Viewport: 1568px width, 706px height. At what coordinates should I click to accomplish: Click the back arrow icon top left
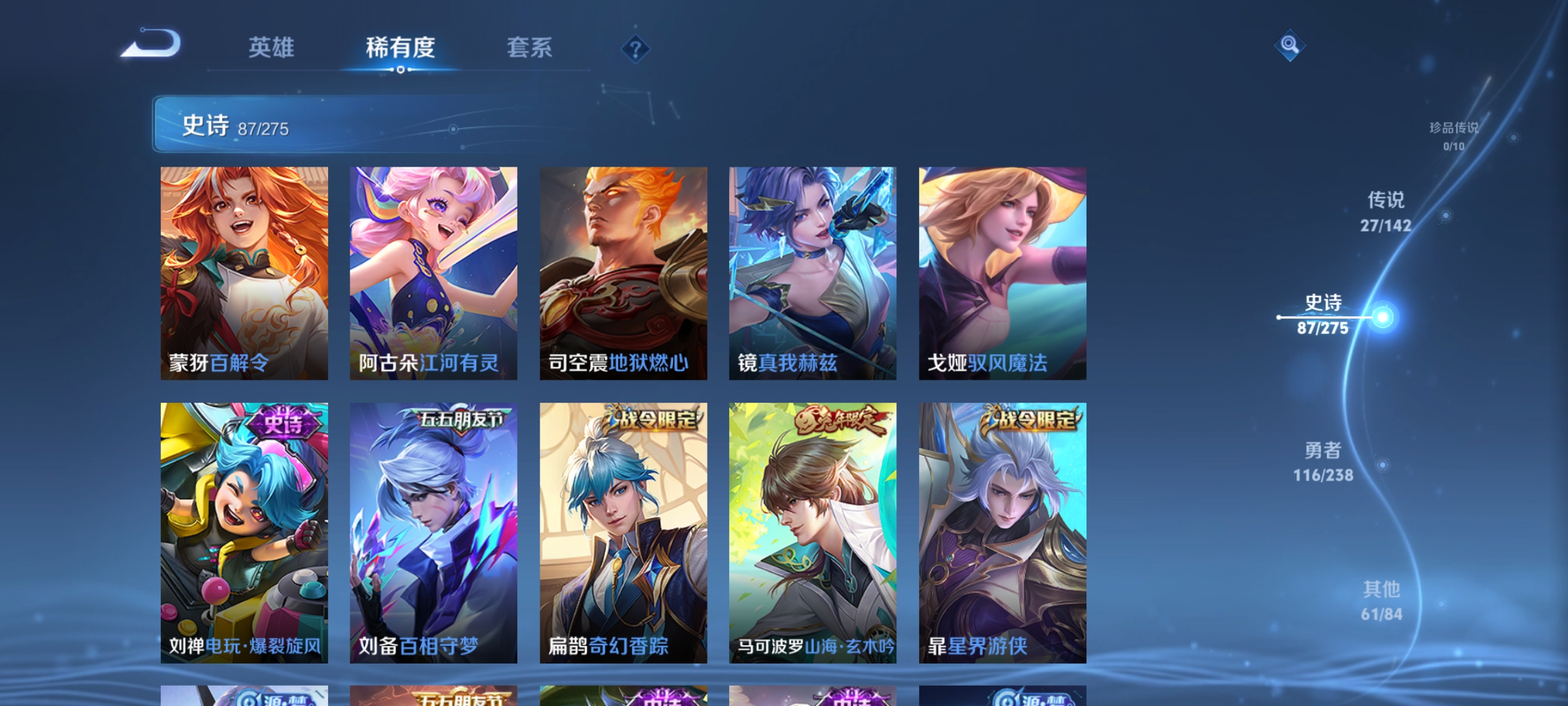point(152,44)
